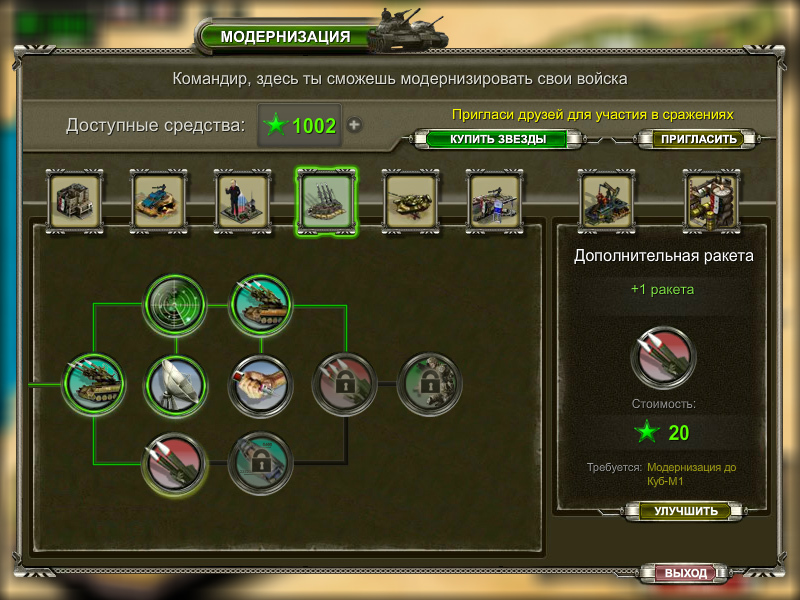Click the КУПИТЬ ЗВЕЗДЫ button
Viewport: 800px width, 600px height.
coord(497,139)
